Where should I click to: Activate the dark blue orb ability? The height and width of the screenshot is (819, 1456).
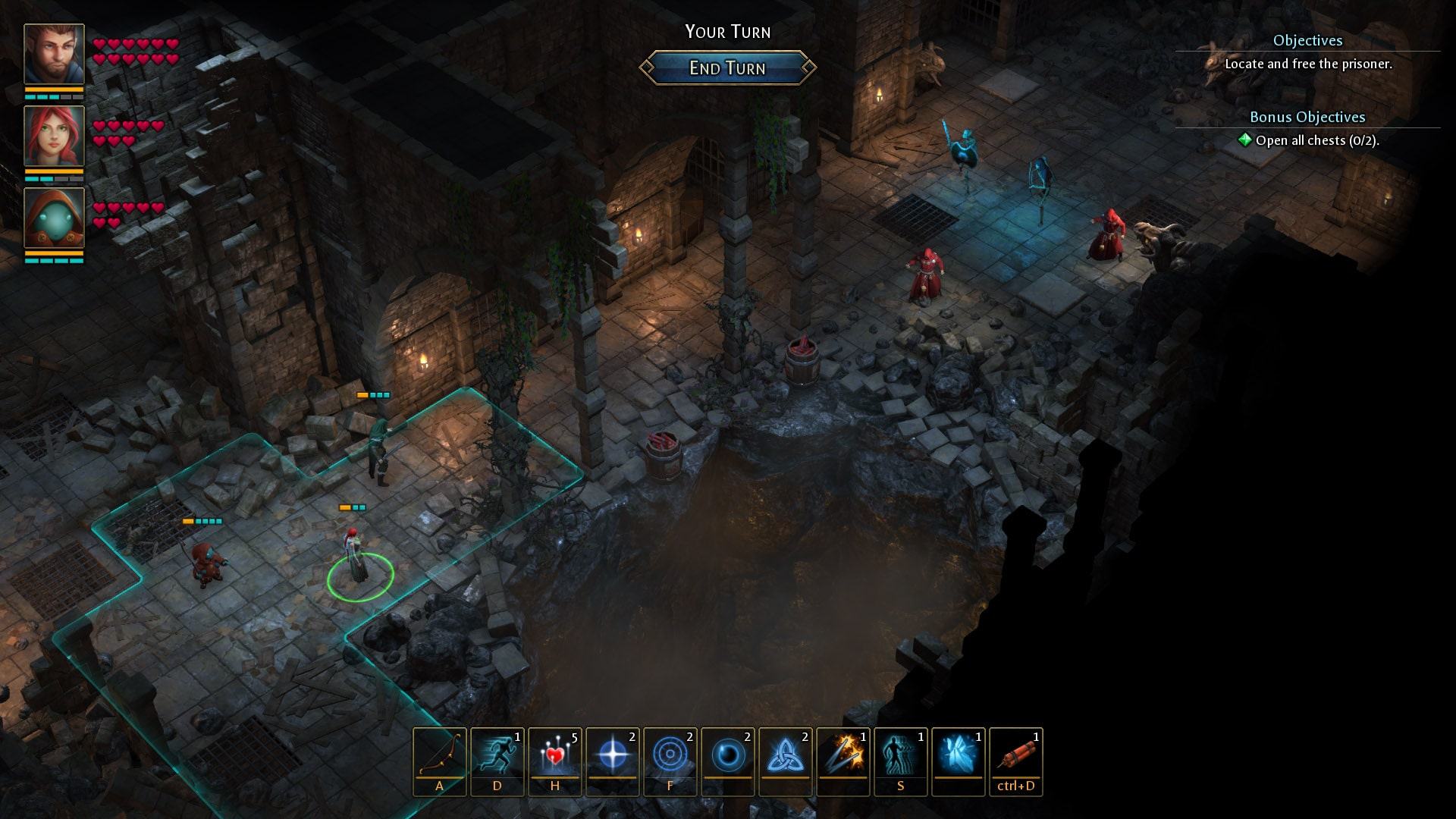[x=728, y=754]
